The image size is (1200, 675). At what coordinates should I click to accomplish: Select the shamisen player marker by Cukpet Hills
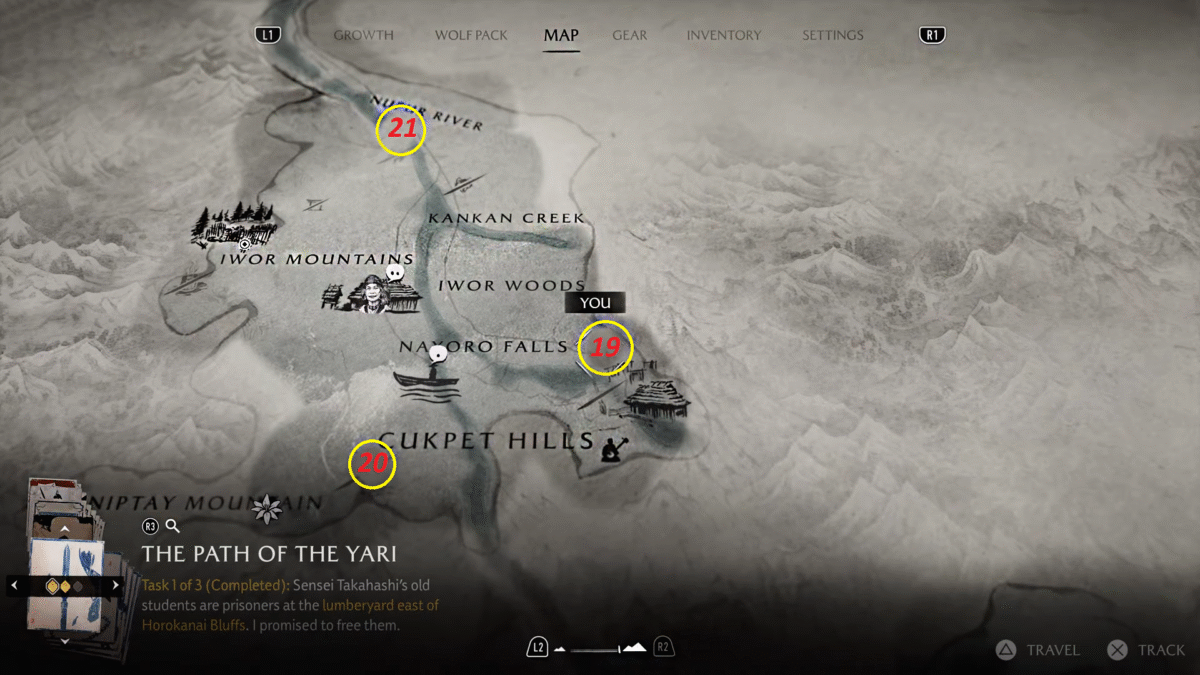click(x=612, y=449)
